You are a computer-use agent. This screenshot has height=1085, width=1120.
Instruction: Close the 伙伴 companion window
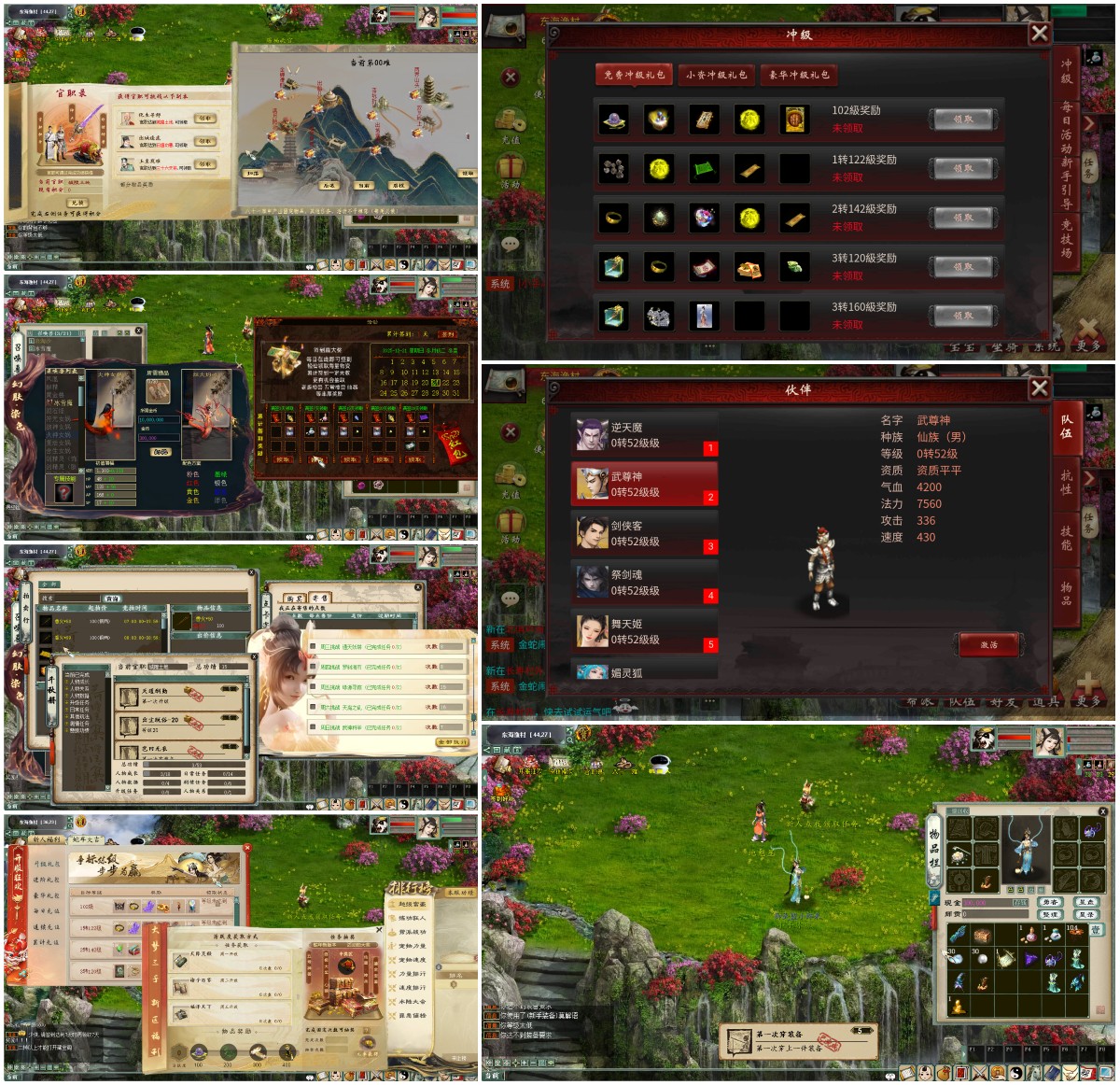click(x=1039, y=388)
